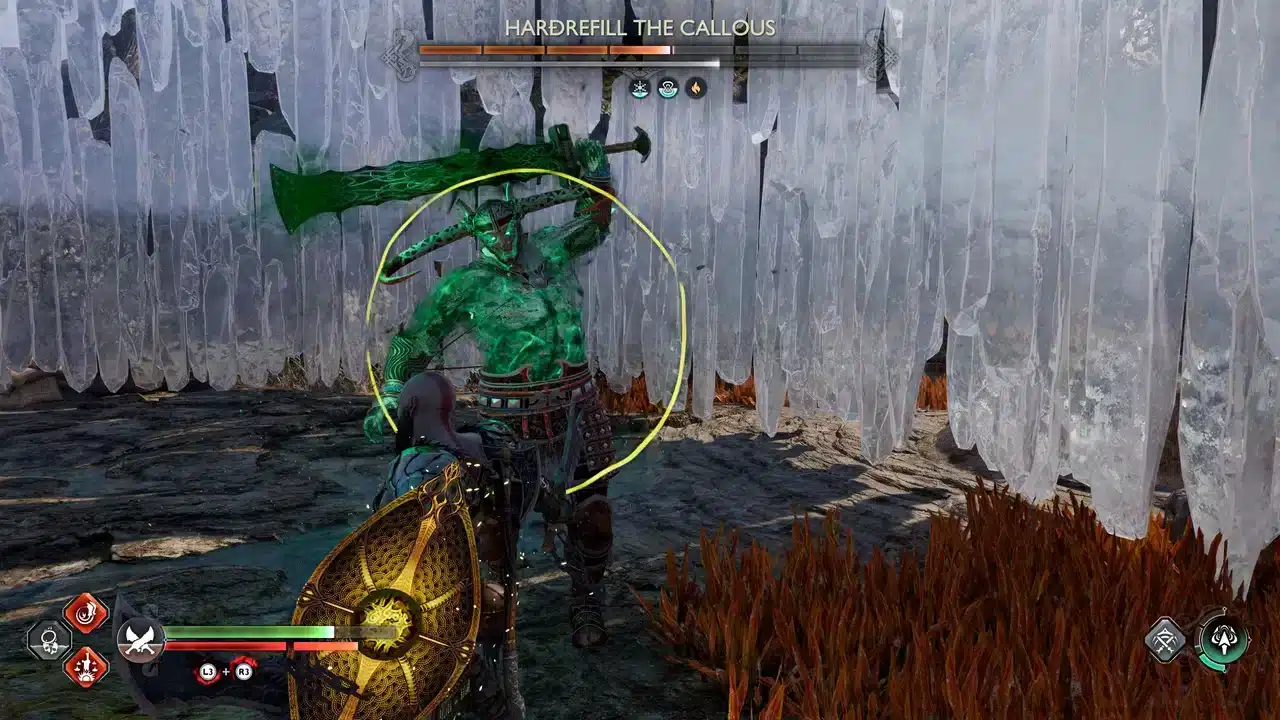Viewport: 1280px width, 720px height.
Task: Select the burn status effect icon
Action: point(695,88)
